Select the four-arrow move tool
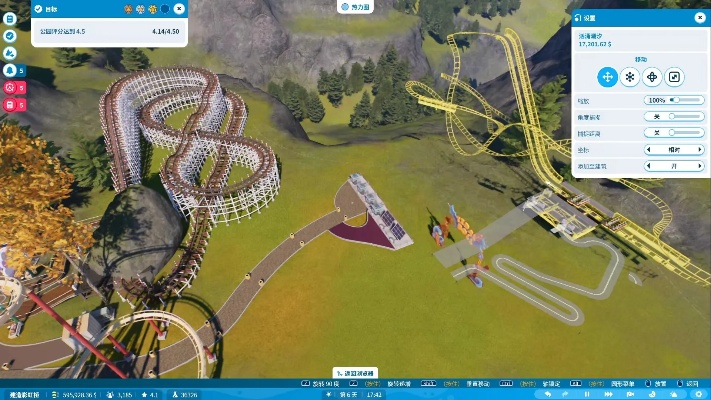The height and width of the screenshot is (400, 711). [x=606, y=77]
